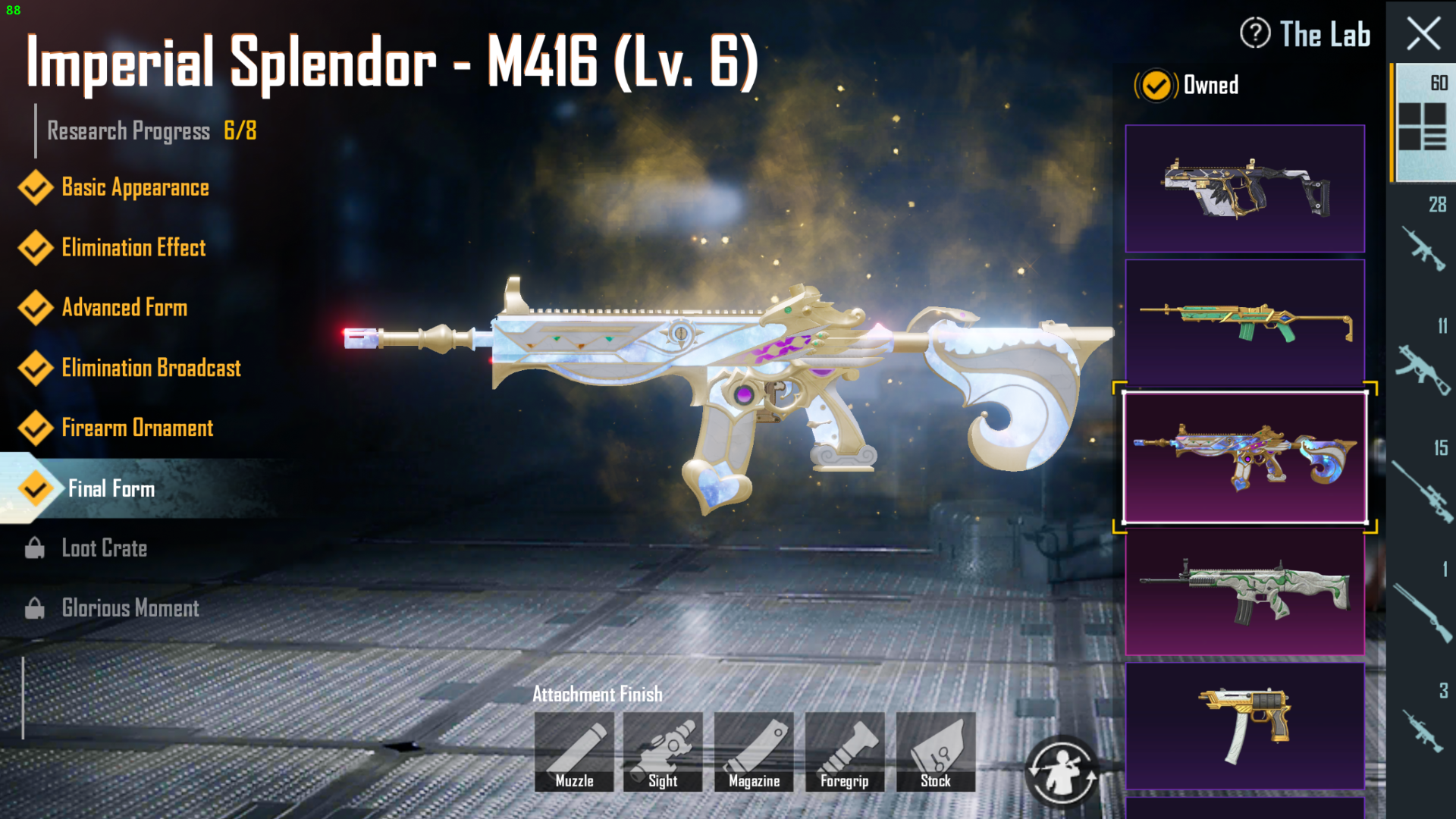Toggle the Owned filter checkbox
The width and height of the screenshot is (1456, 819).
1156,86
